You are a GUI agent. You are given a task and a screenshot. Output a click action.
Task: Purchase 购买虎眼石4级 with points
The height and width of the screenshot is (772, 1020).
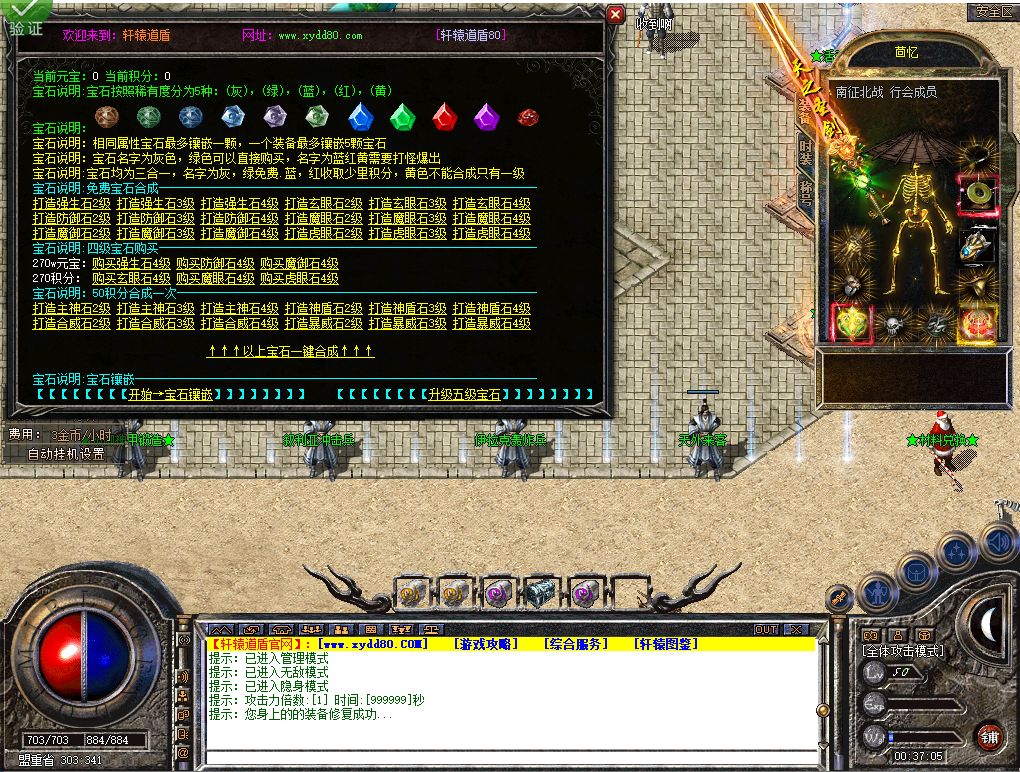[299, 279]
